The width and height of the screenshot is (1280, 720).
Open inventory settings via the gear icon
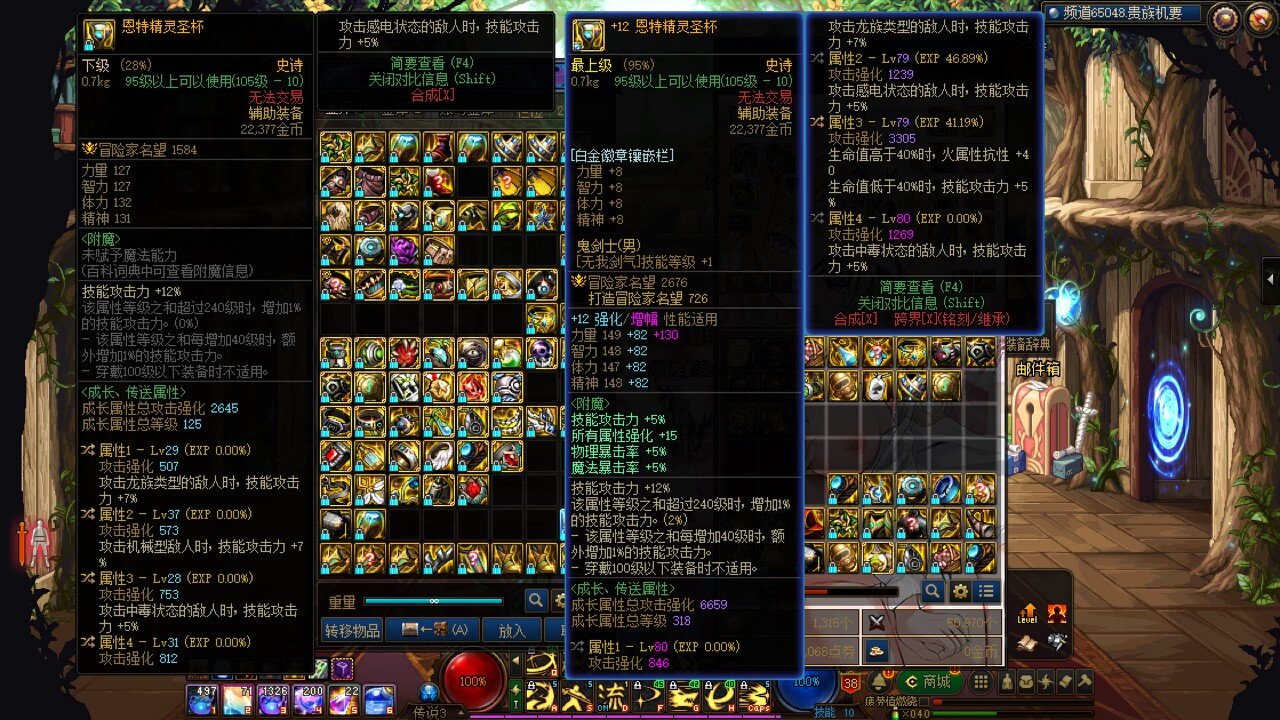point(960,592)
